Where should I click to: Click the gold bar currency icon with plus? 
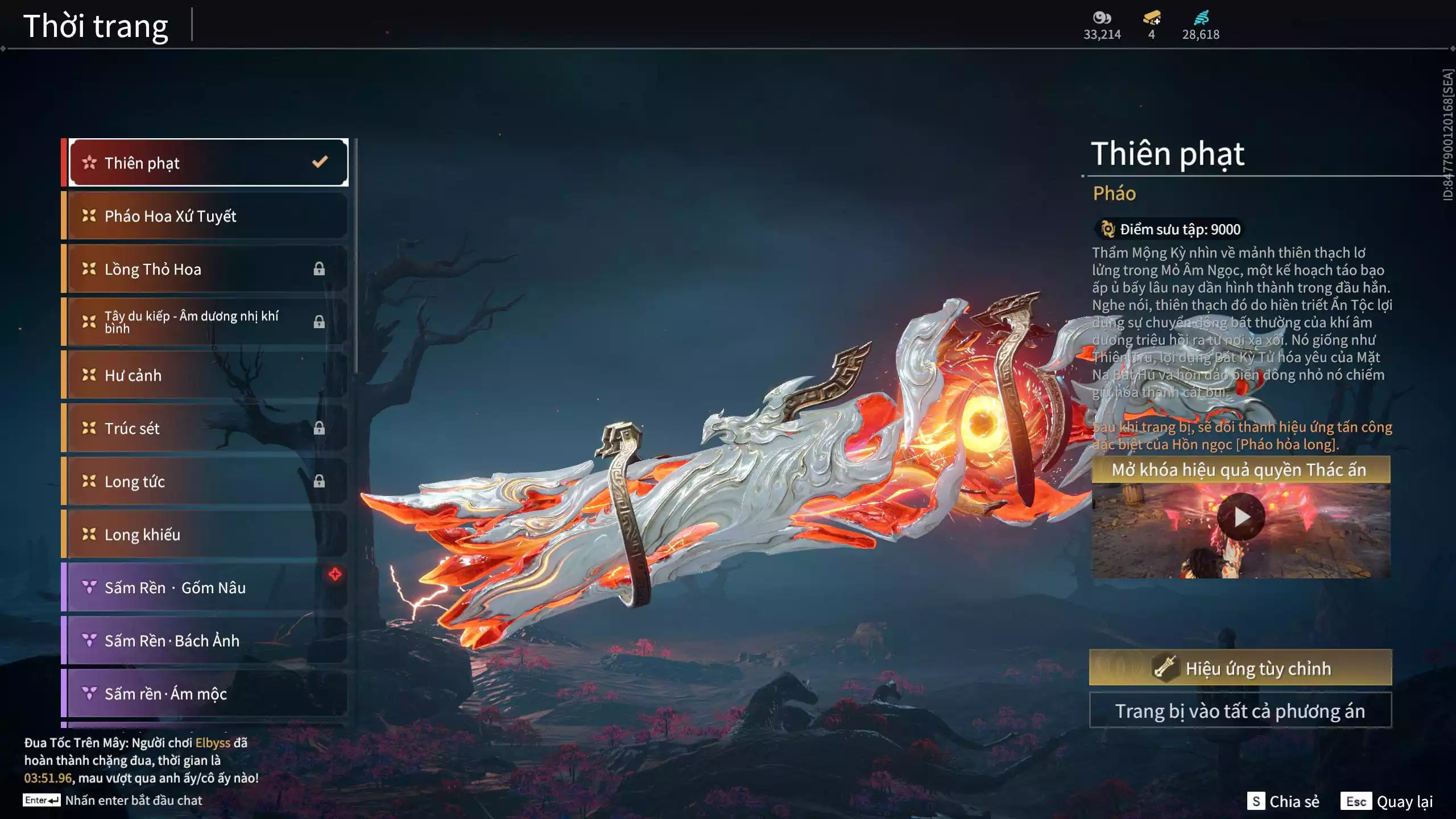(x=1151, y=18)
